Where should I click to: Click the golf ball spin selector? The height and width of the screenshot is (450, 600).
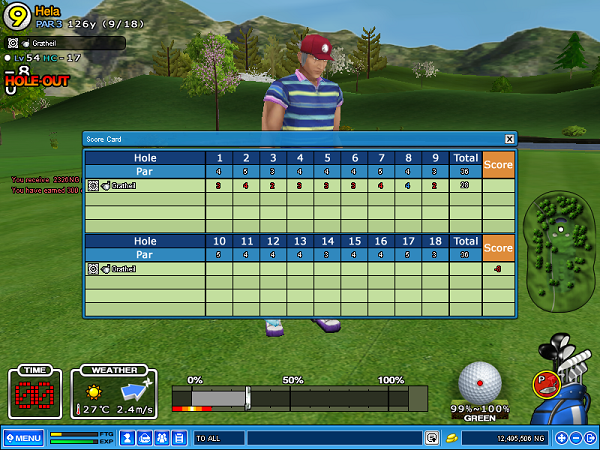tap(480, 381)
